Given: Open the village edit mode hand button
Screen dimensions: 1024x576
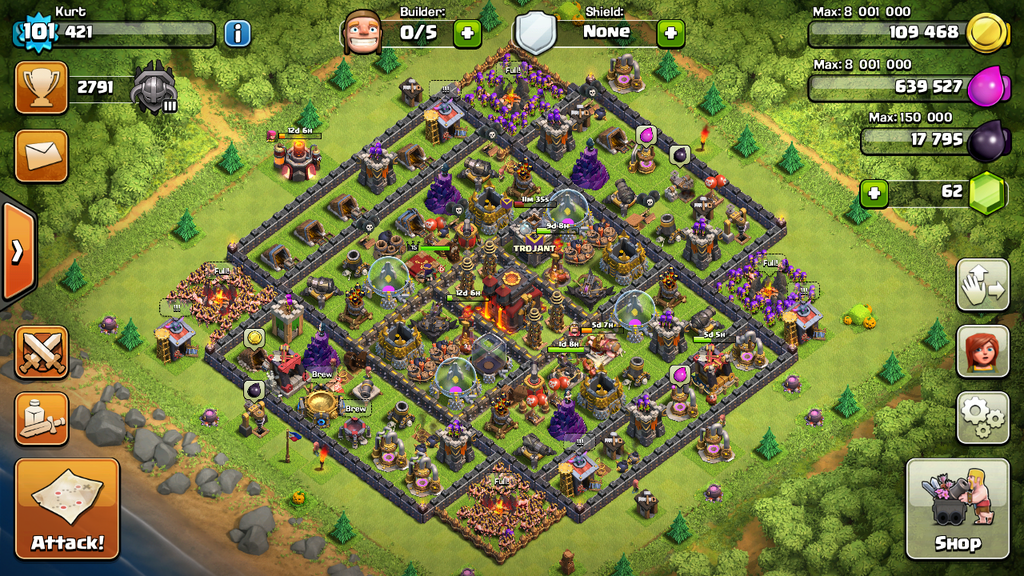Looking at the screenshot, I should point(982,285).
